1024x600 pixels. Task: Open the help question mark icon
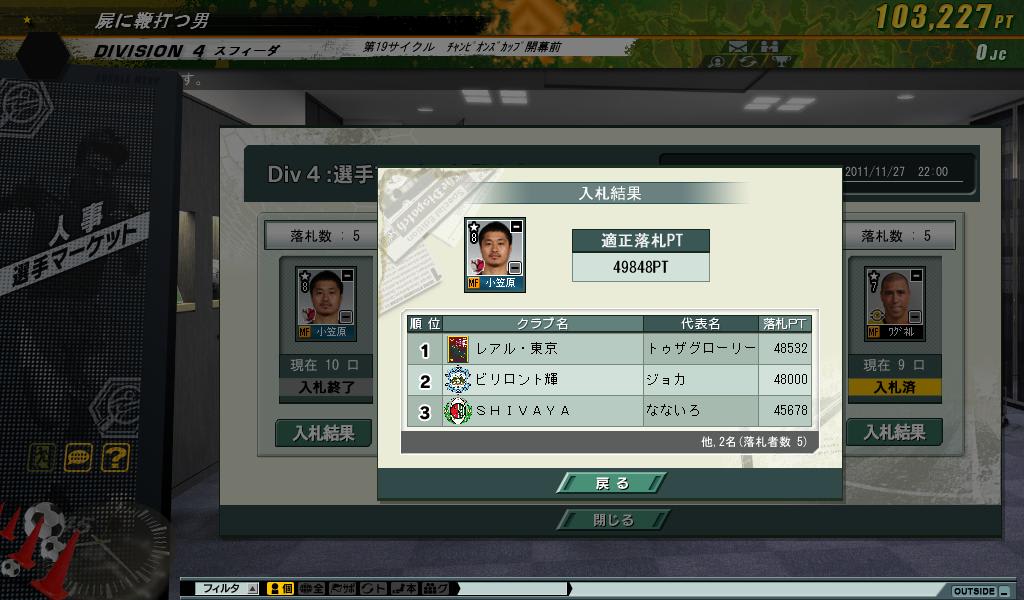click(x=116, y=458)
